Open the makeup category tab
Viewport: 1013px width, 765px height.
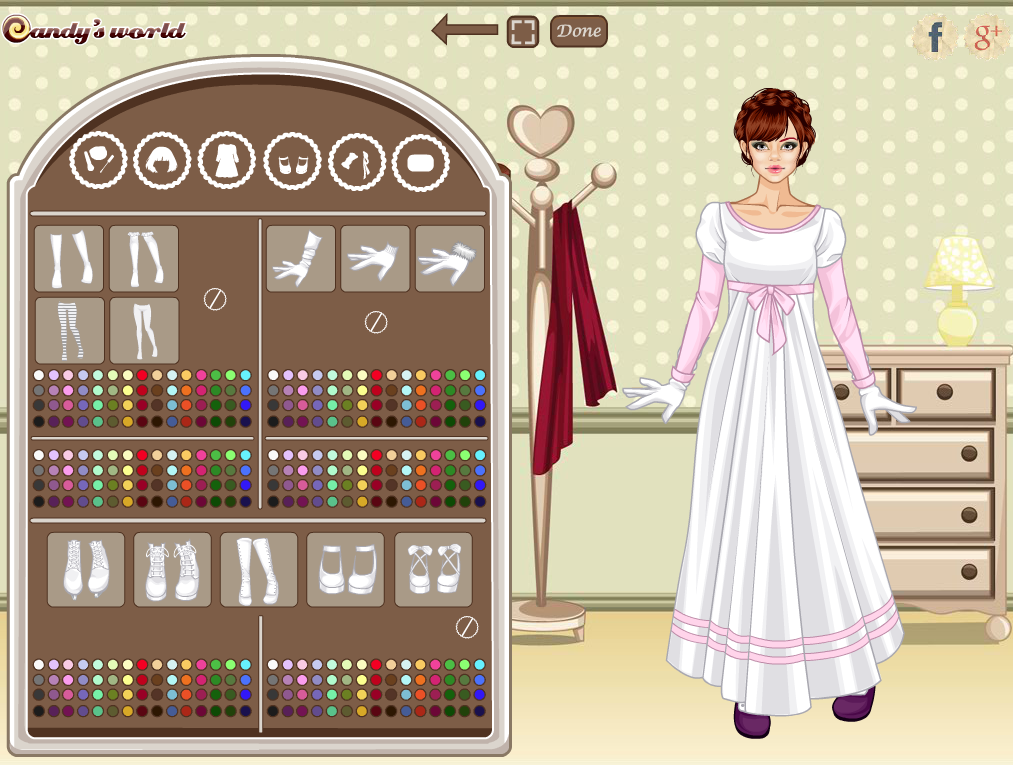pos(98,161)
